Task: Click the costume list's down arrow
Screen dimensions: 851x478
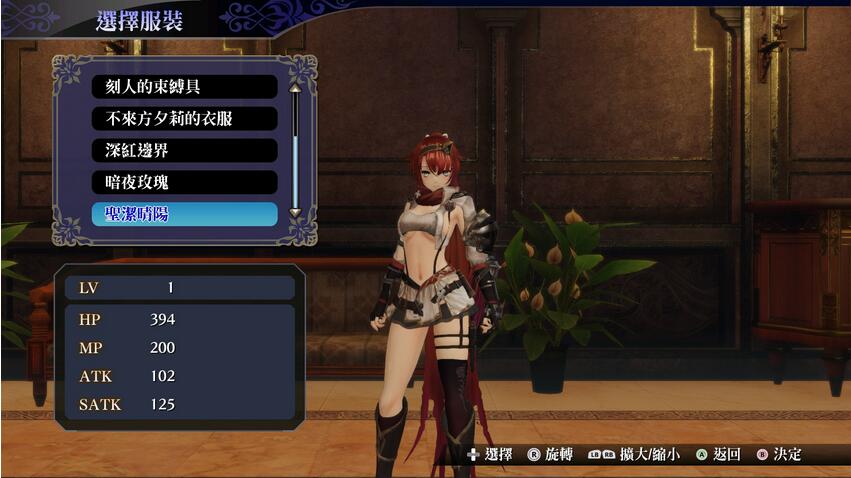Action: [295, 213]
